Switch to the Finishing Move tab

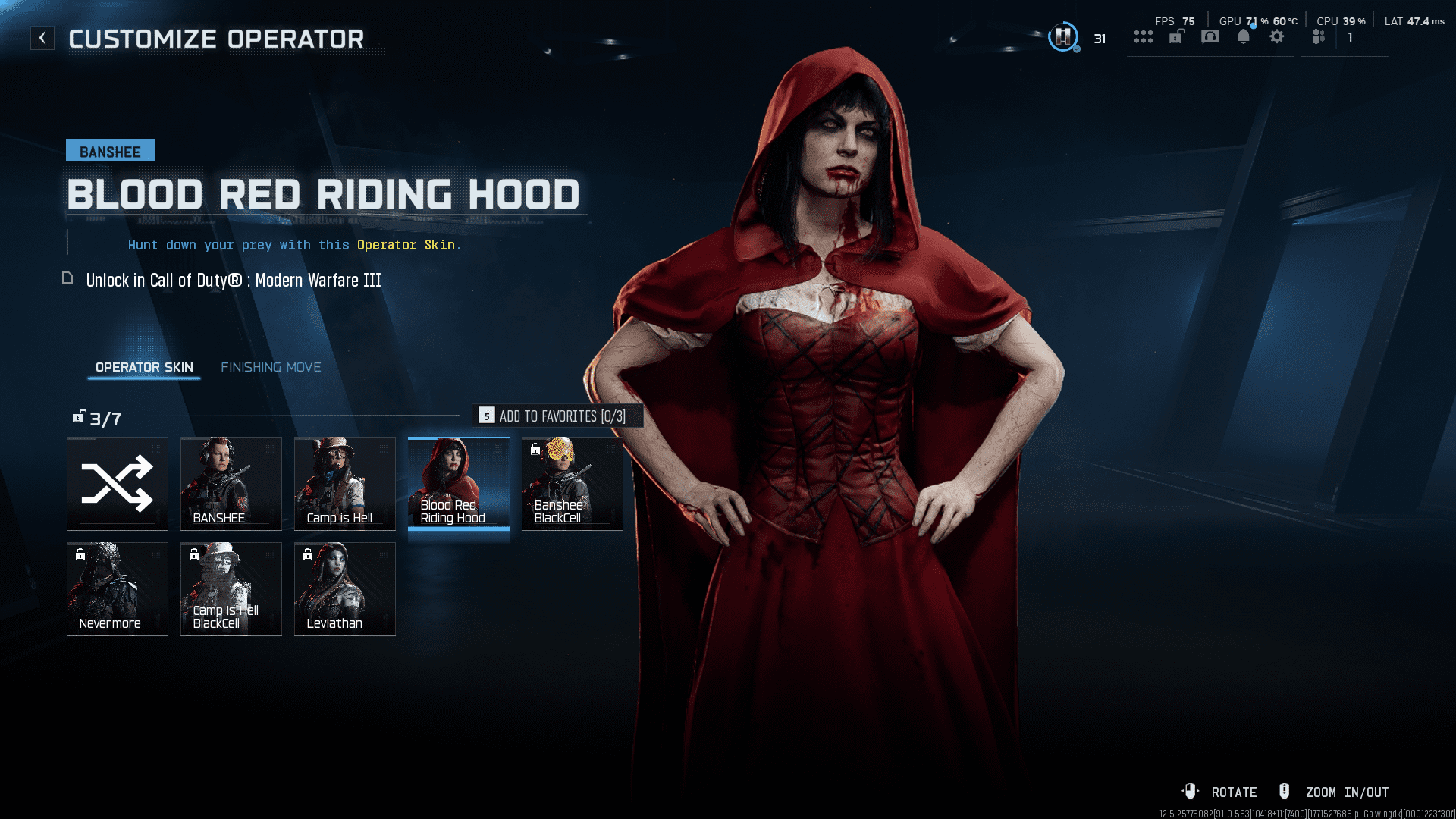coord(271,367)
